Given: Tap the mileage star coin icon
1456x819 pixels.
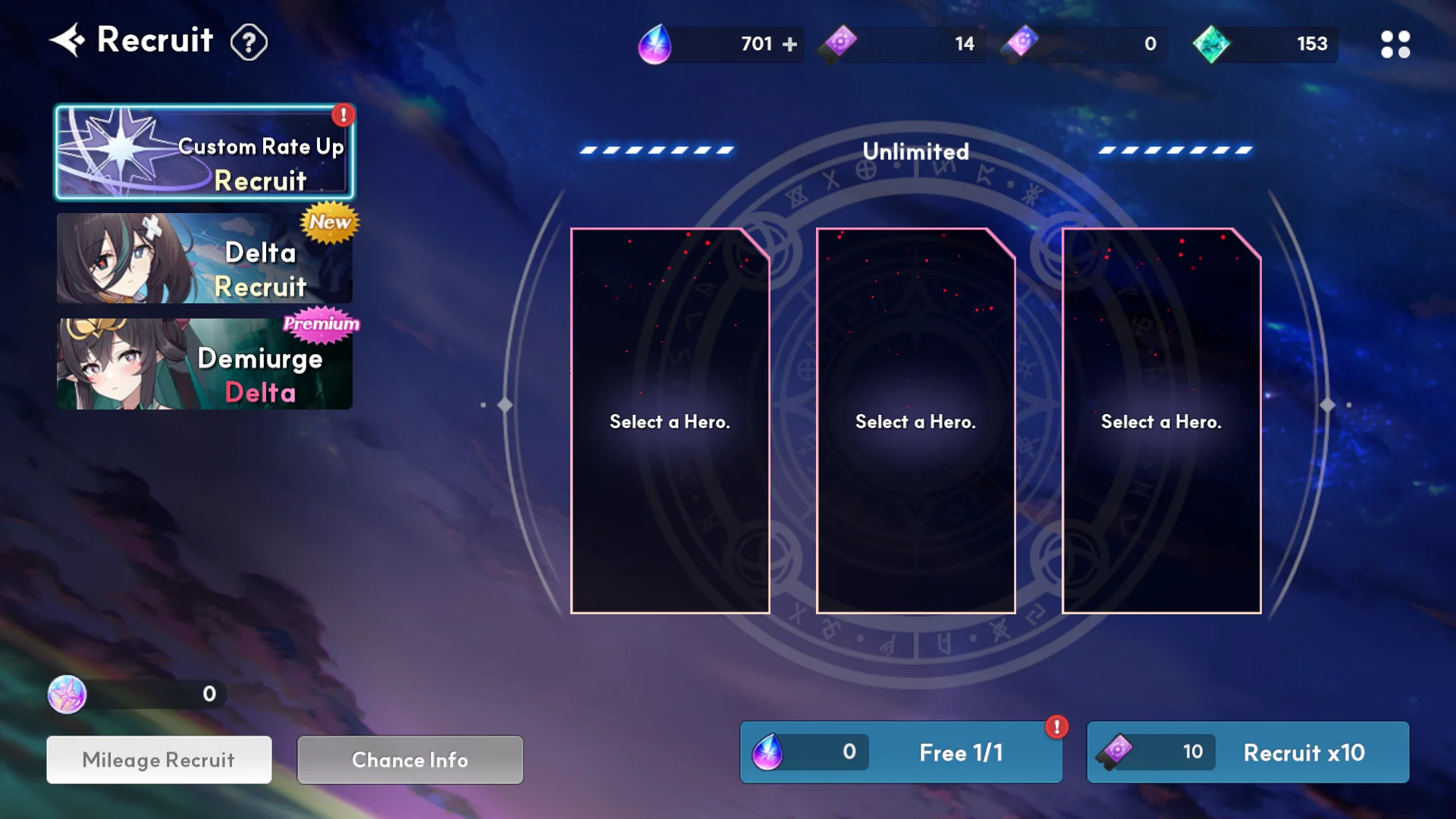Looking at the screenshot, I should click(67, 694).
